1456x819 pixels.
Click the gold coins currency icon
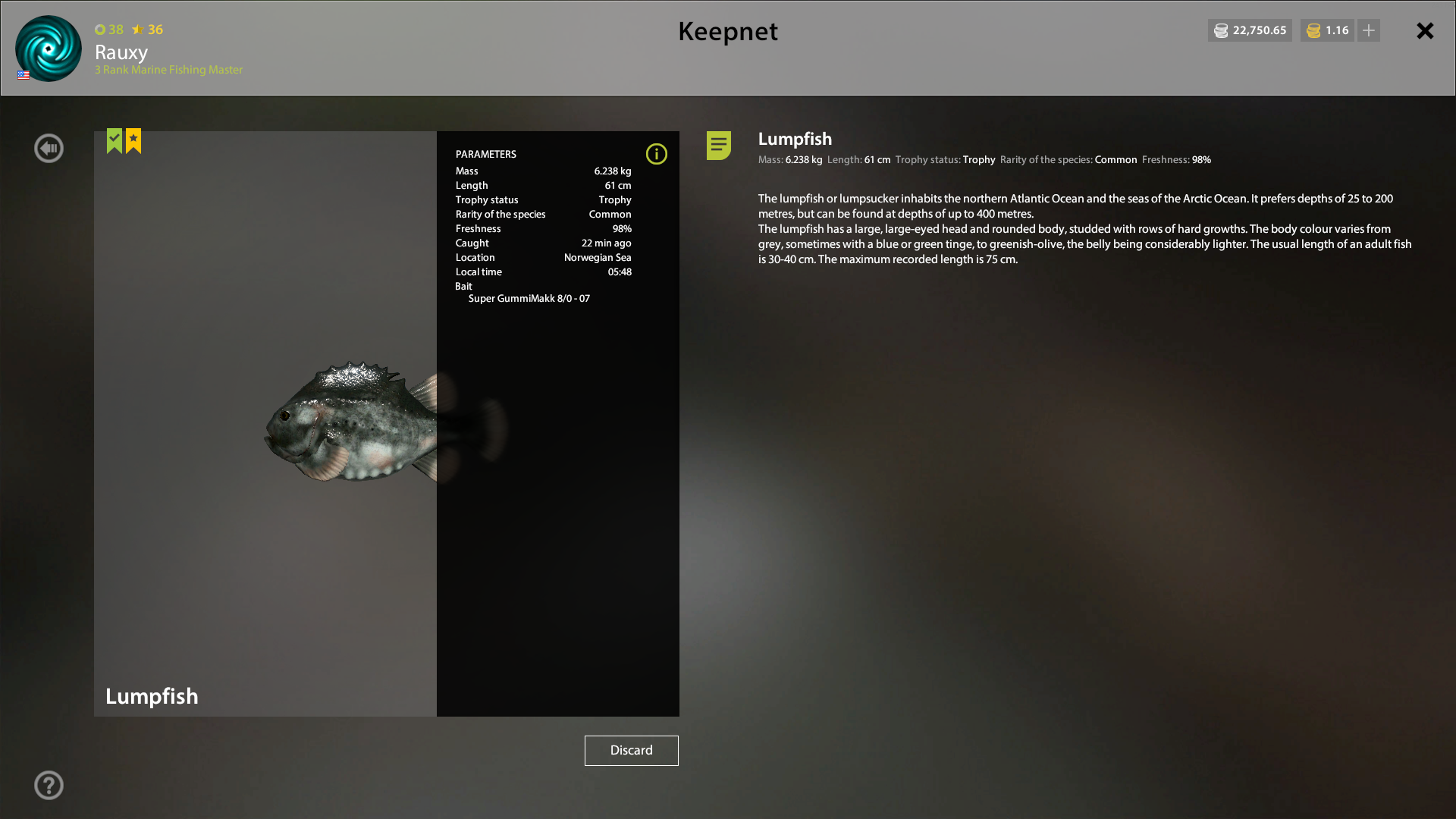click(x=1313, y=30)
